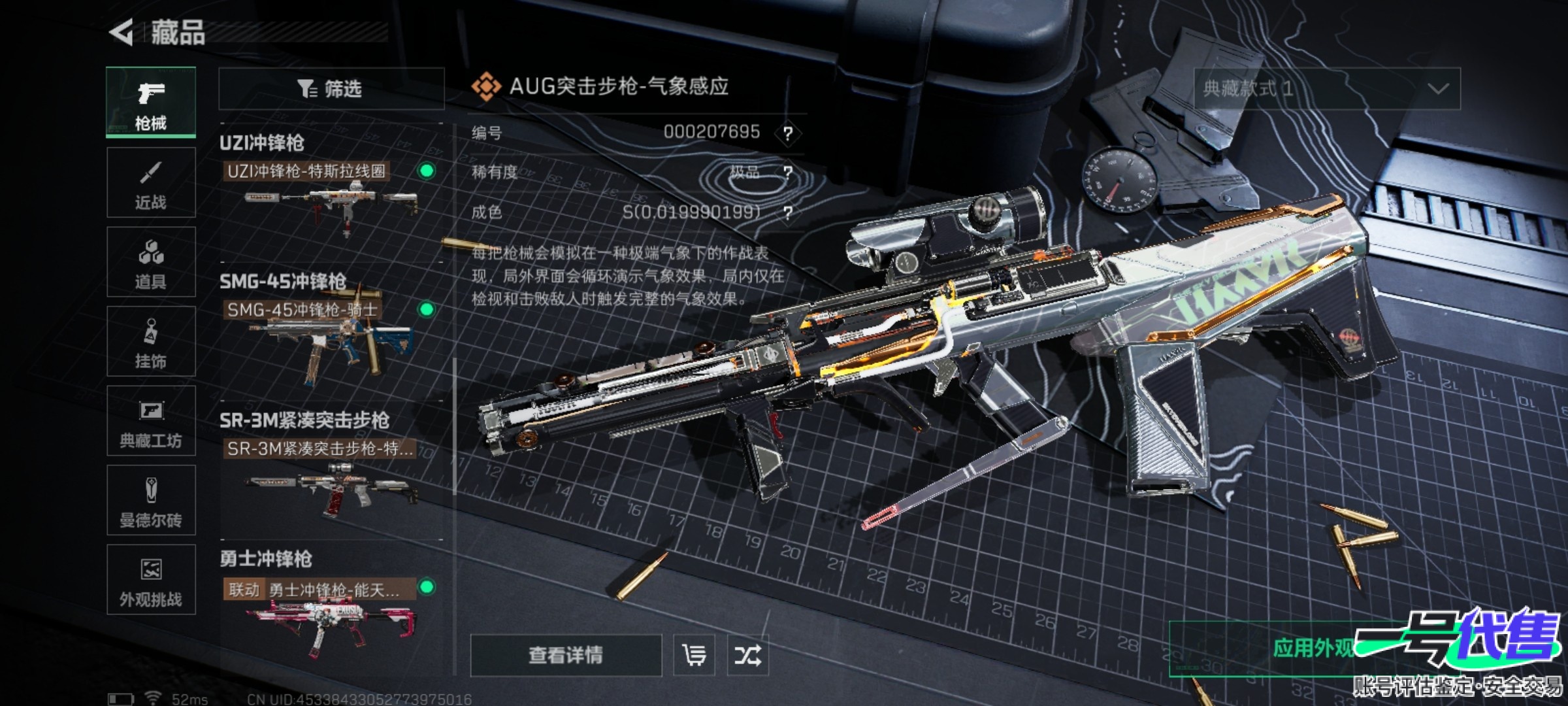Open the 典藏工坊 workshop tab

(151, 421)
